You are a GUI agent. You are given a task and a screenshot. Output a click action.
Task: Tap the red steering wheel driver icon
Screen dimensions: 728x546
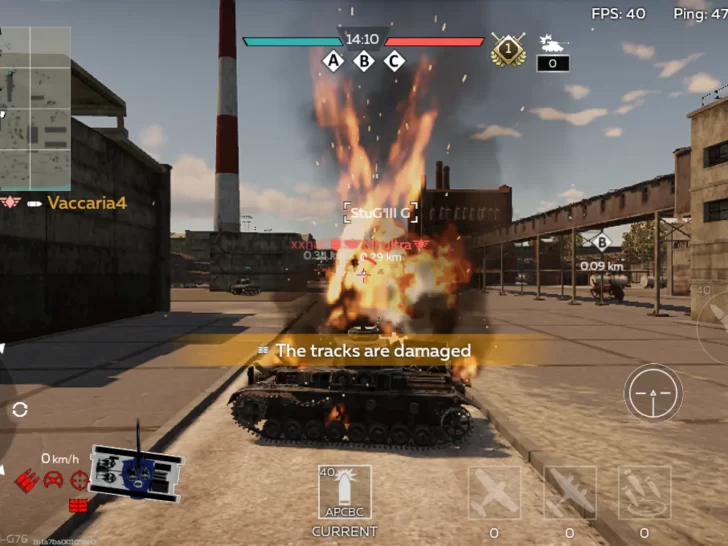54,479
